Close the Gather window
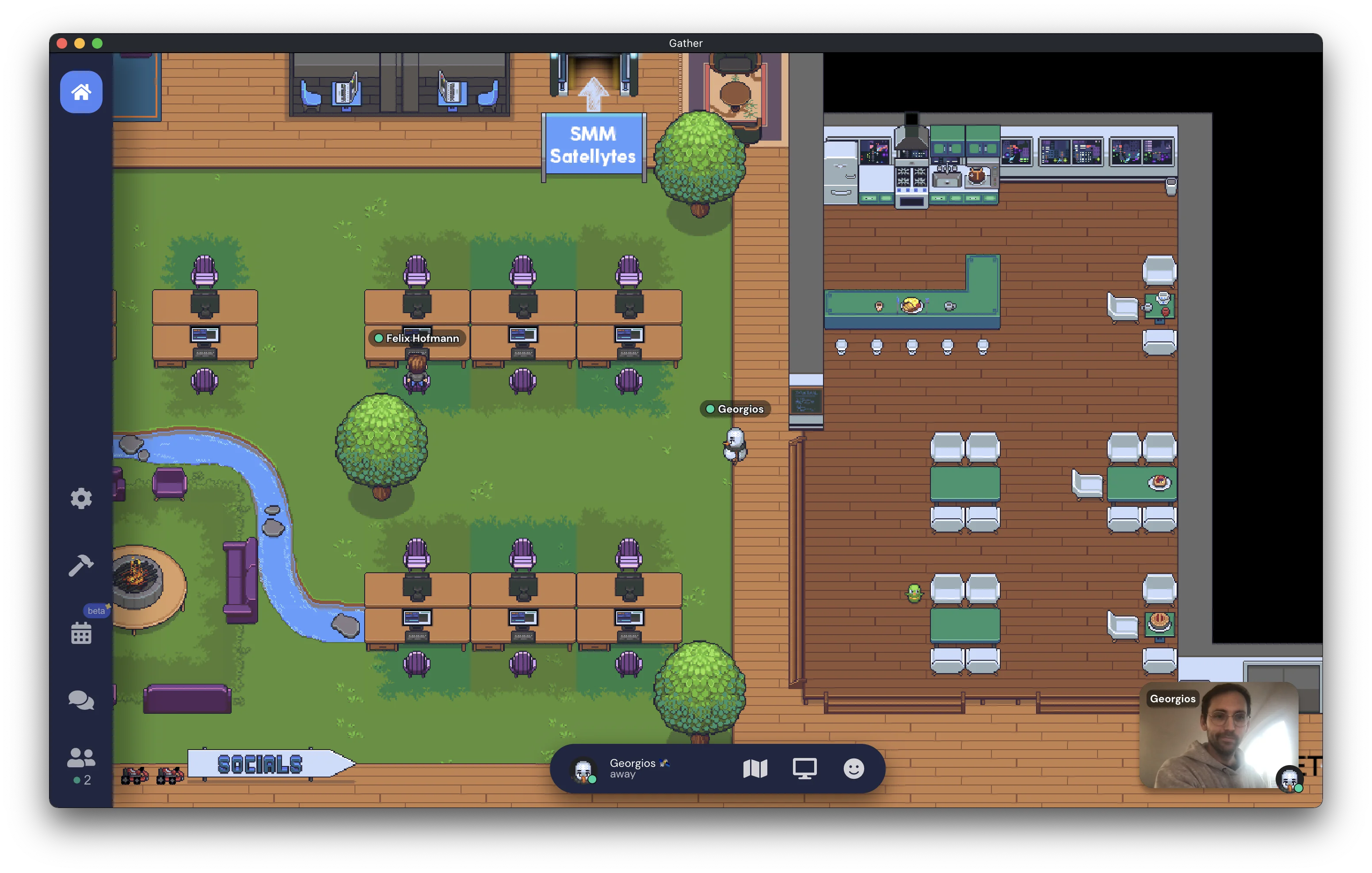Viewport: 1372px width, 873px height. pyautogui.click(x=62, y=43)
